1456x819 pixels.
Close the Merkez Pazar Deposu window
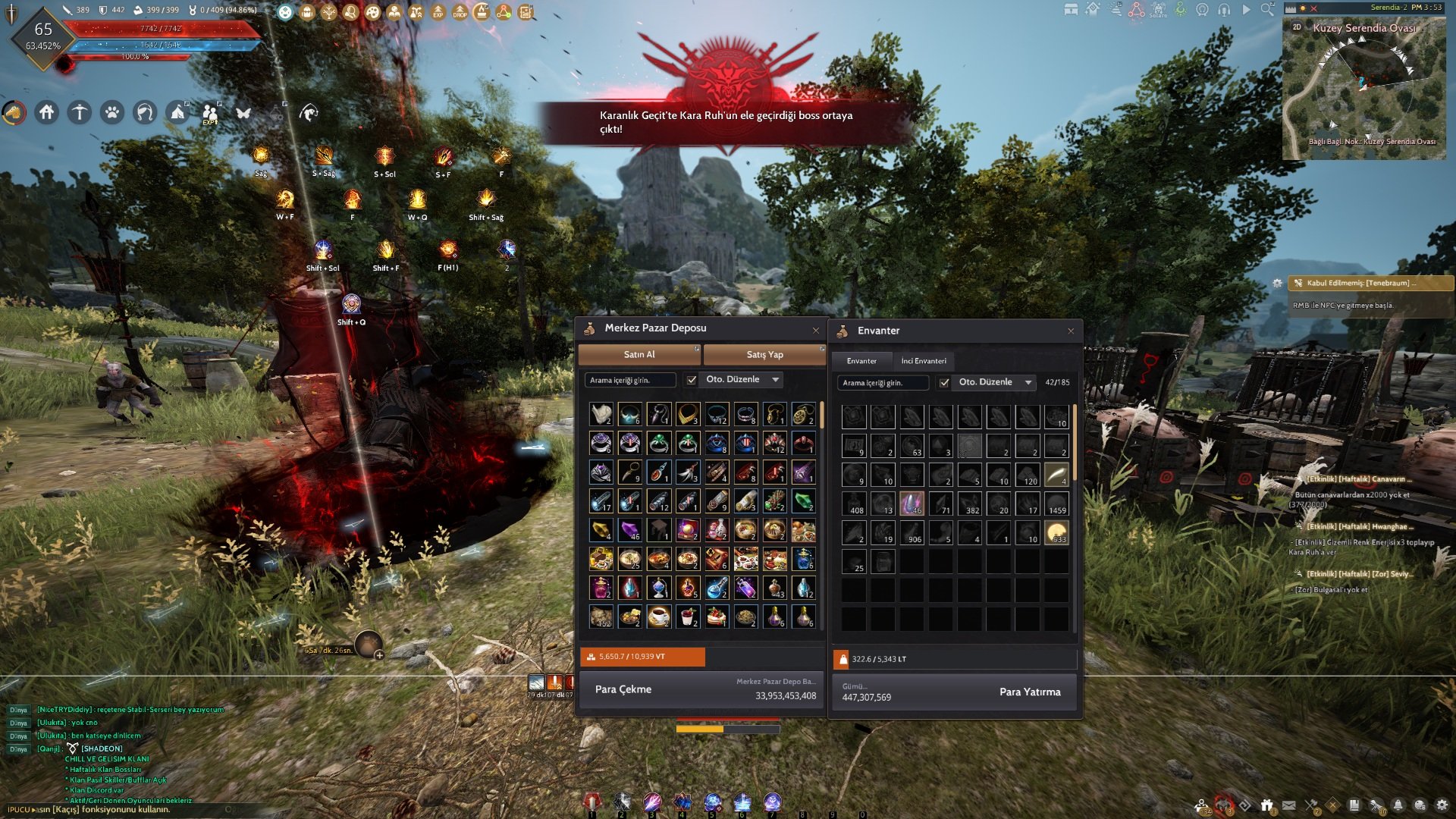pyautogui.click(x=816, y=330)
